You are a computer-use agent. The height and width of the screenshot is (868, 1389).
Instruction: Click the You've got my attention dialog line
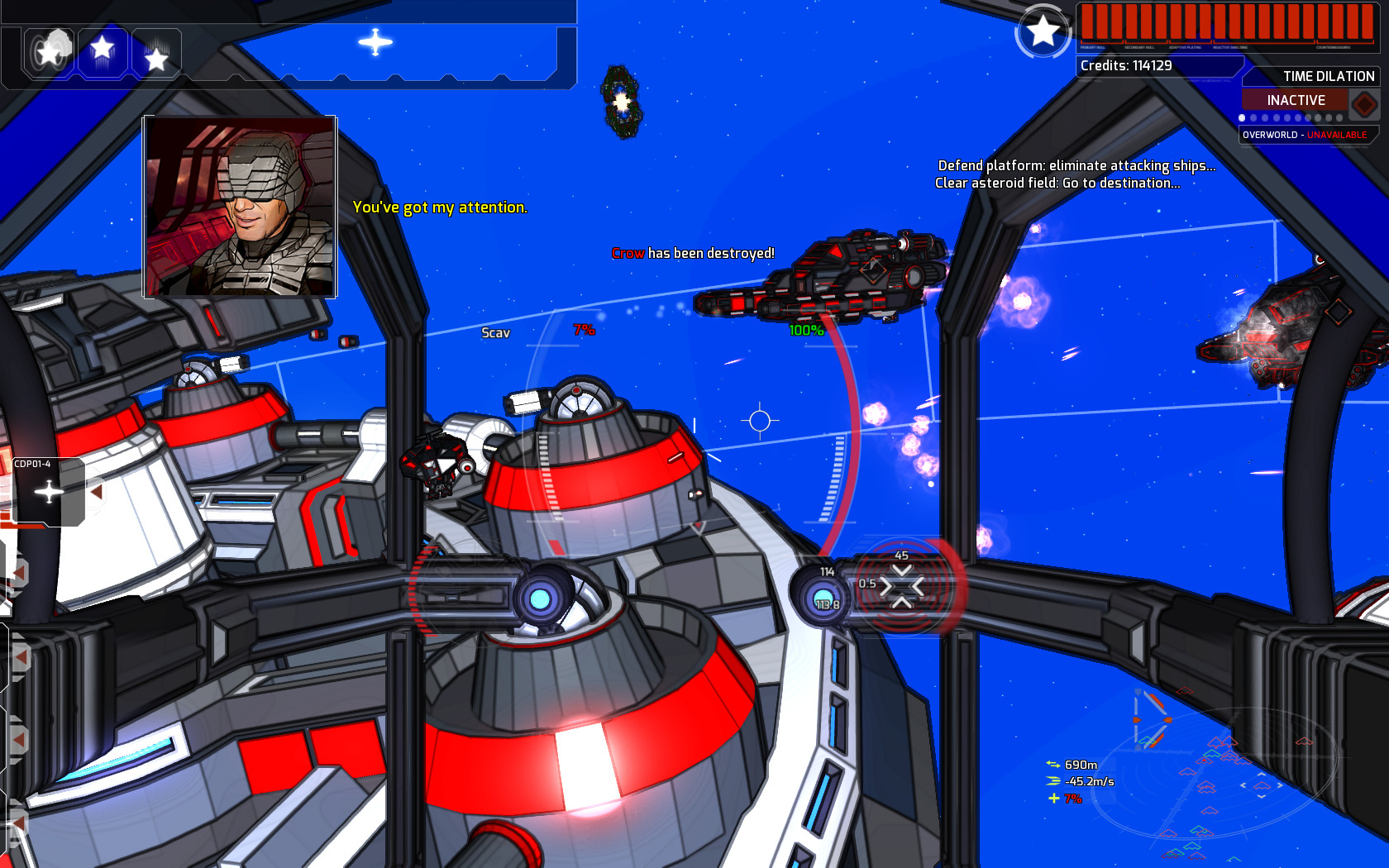[440, 207]
